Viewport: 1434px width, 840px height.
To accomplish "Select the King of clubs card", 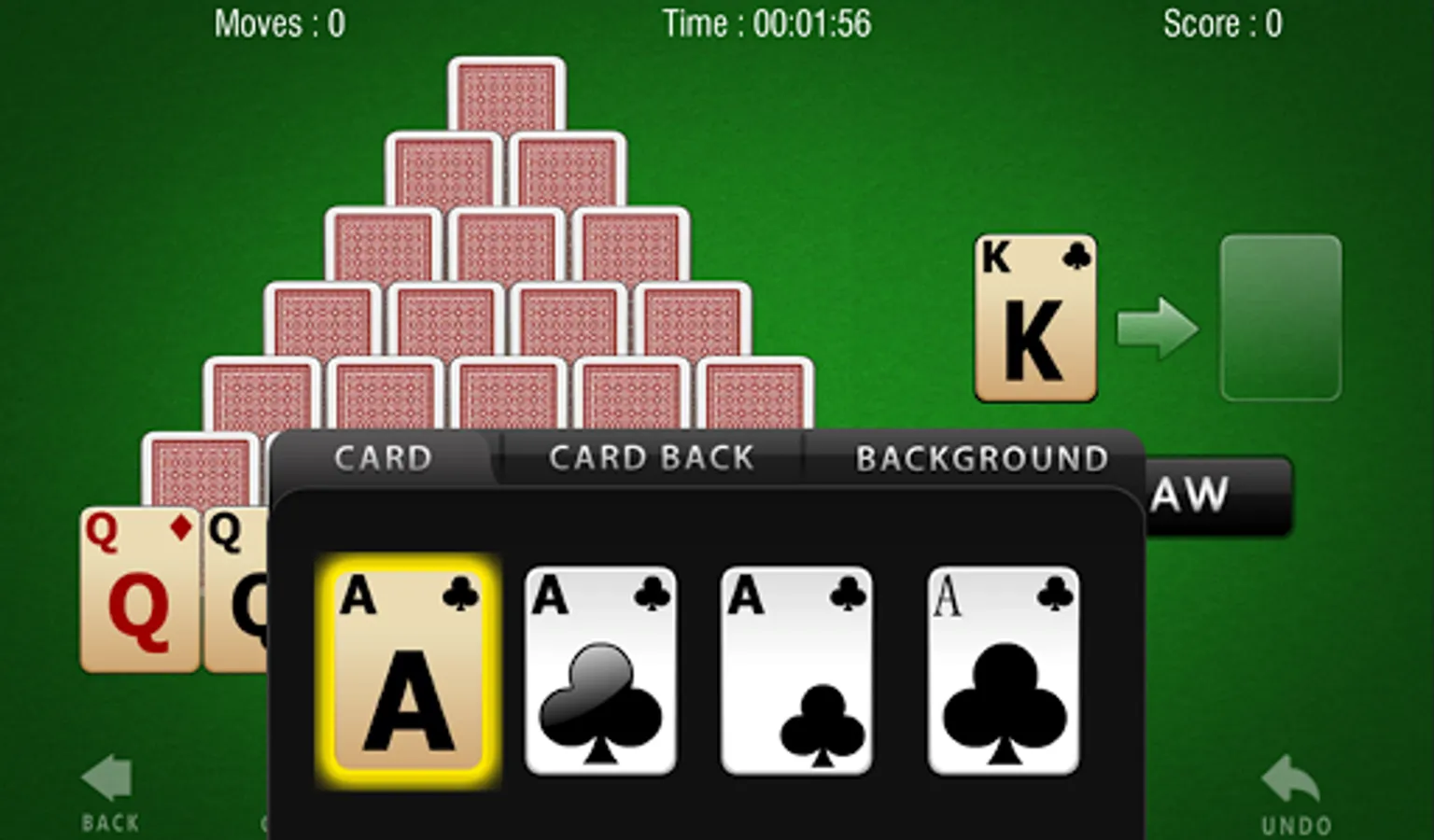I will tap(1034, 317).
